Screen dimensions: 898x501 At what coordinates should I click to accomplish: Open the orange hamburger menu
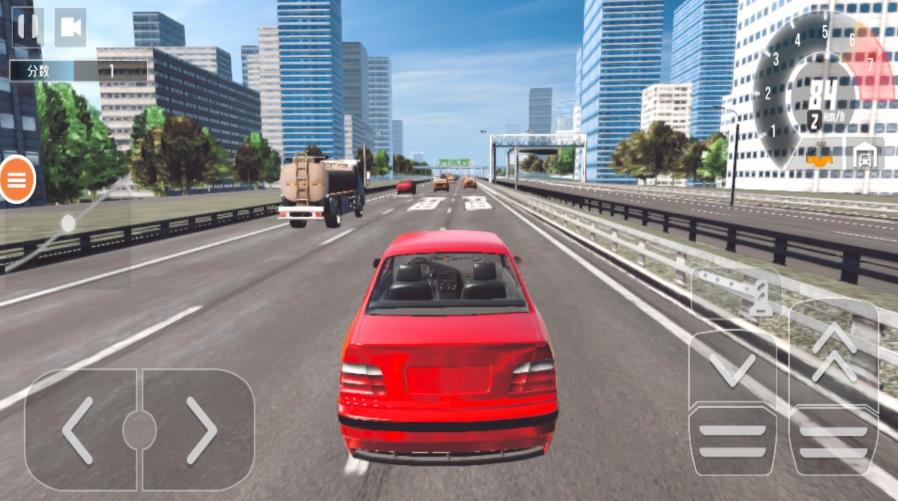tap(17, 180)
